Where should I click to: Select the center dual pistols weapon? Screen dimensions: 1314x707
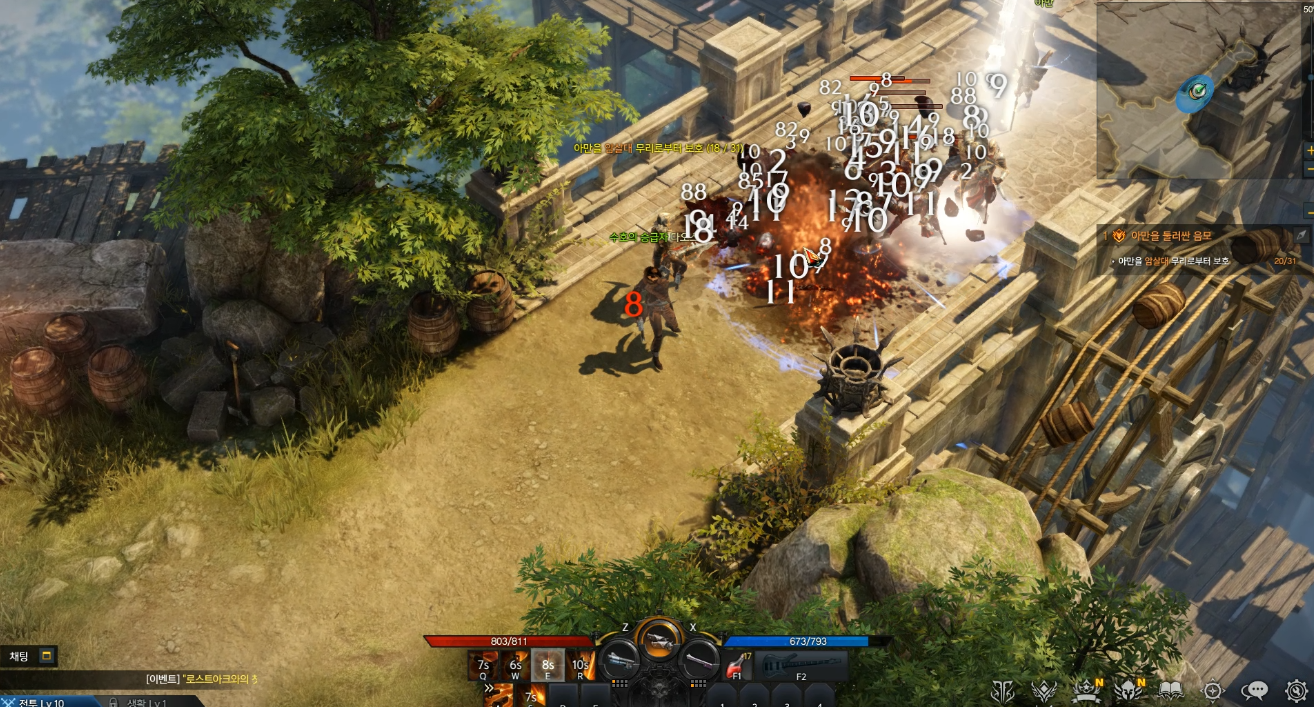(x=658, y=639)
